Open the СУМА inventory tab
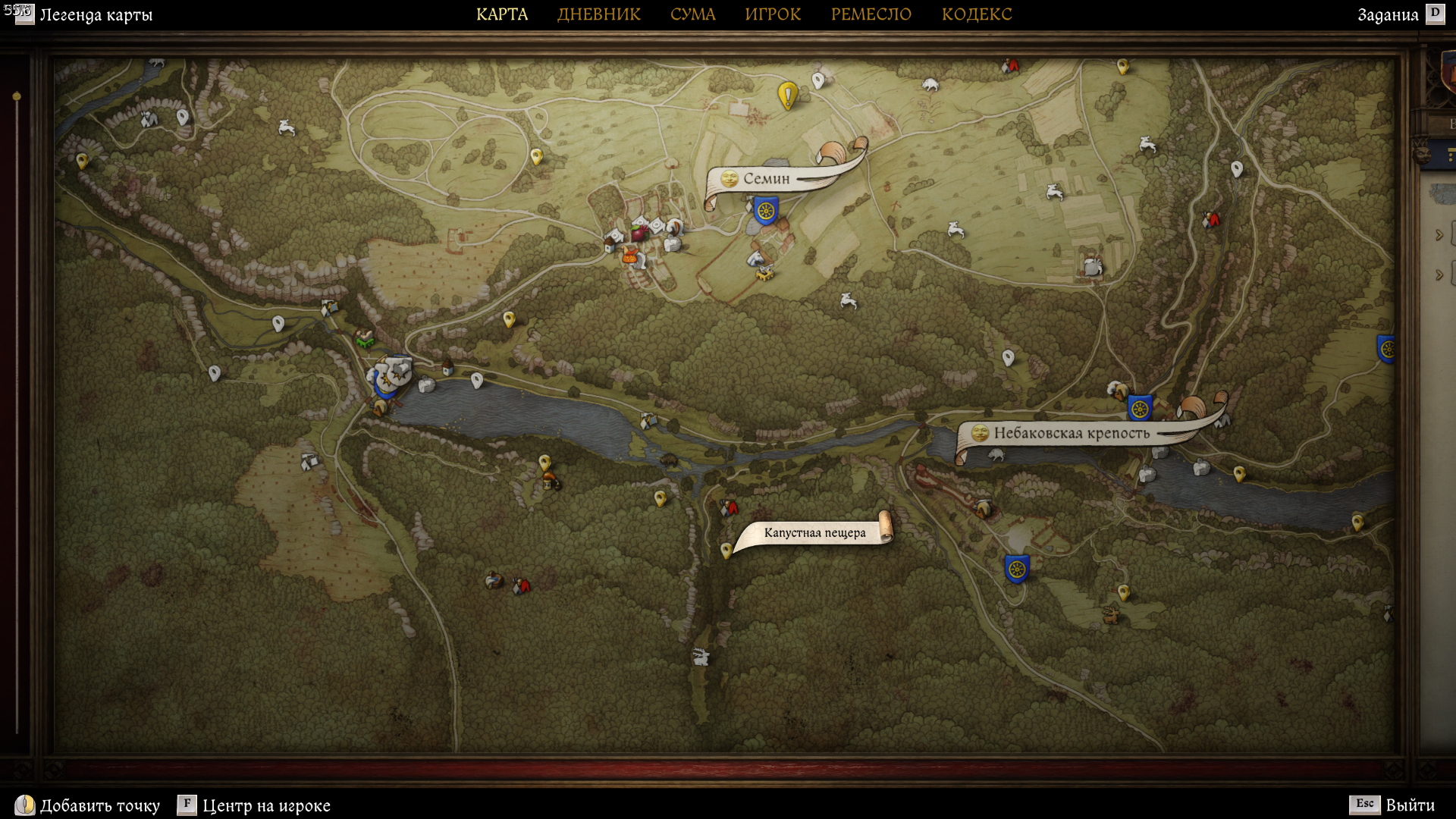Viewport: 1456px width, 819px height. pos(692,14)
